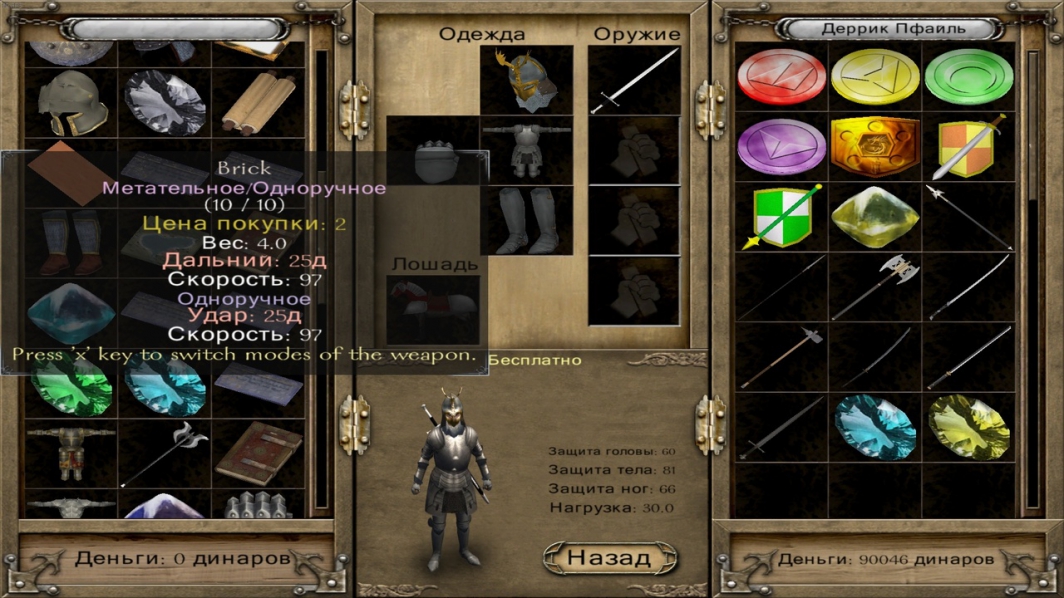Choose the green-white shield with lance
This screenshot has width=1064, height=598.
tap(781, 217)
